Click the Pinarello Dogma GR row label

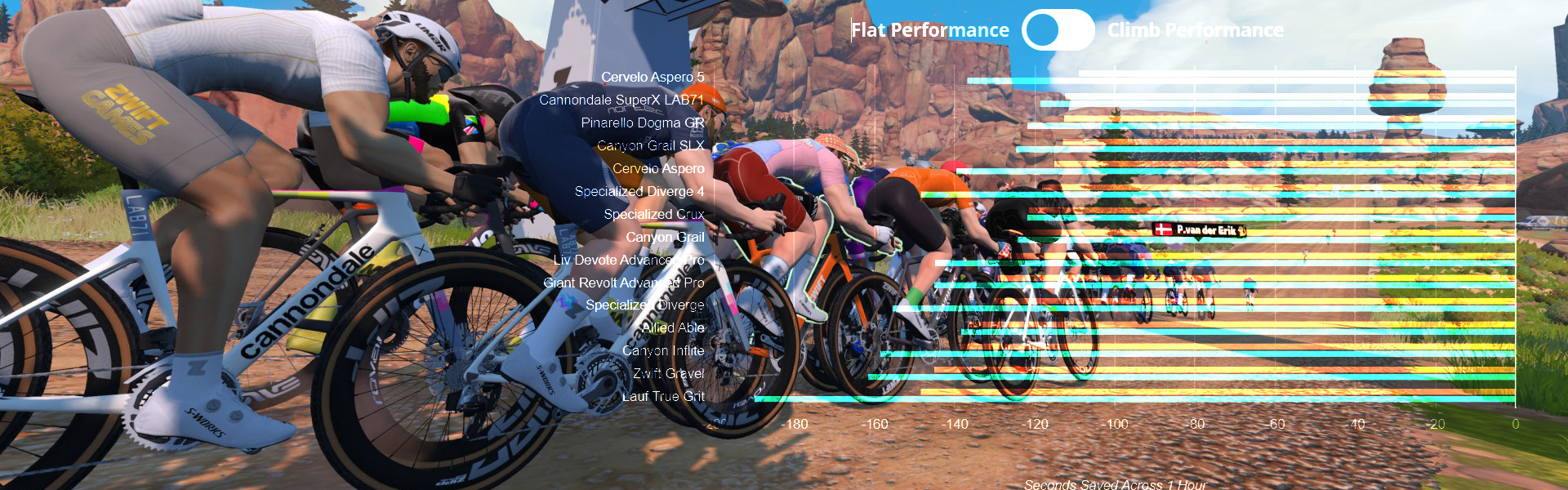pos(642,122)
